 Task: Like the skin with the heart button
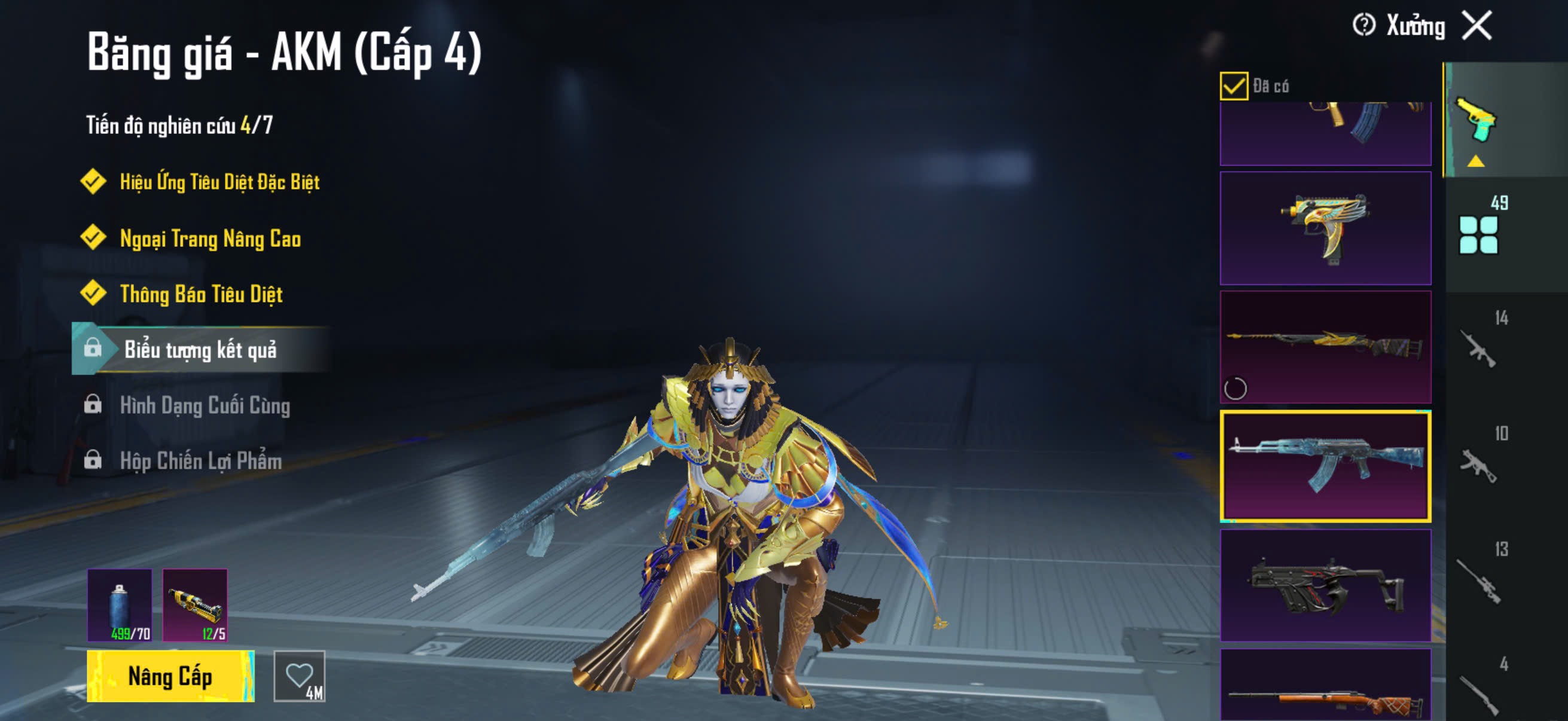(x=300, y=676)
